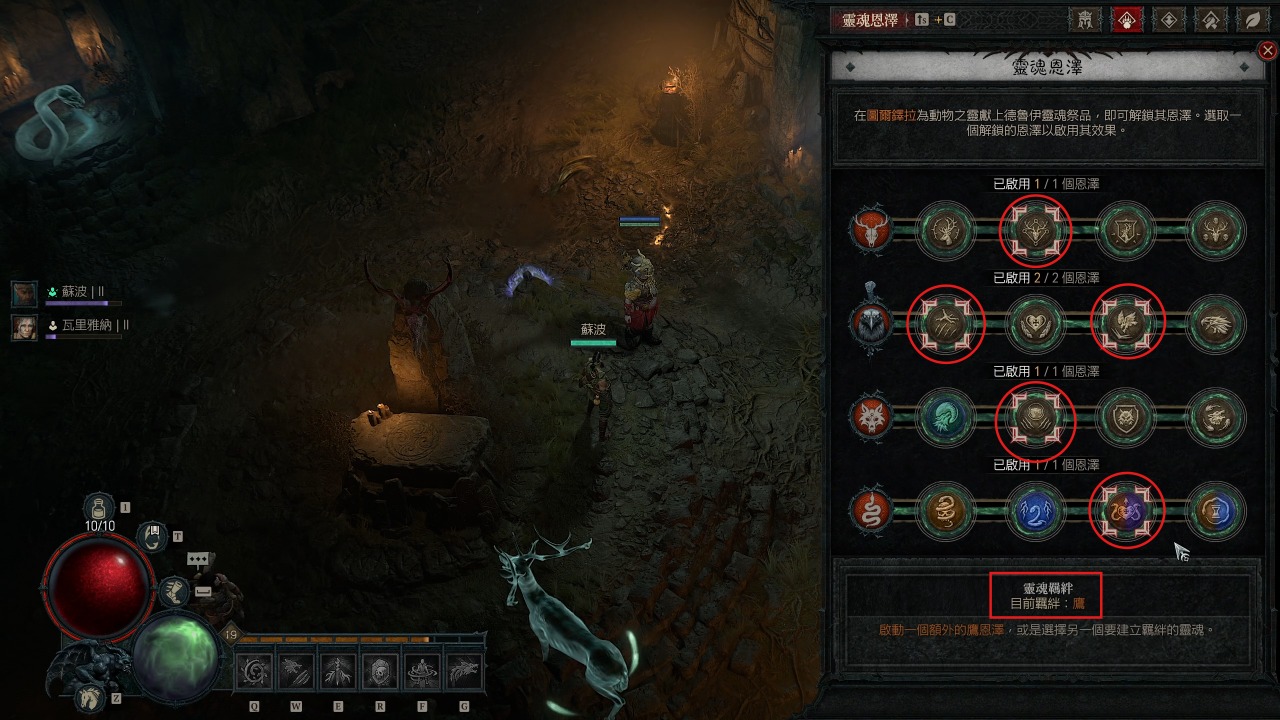This screenshot has width=1280, height=720.
Task: Enable the heart-and-hands eagle boon
Action: pos(1034,324)
